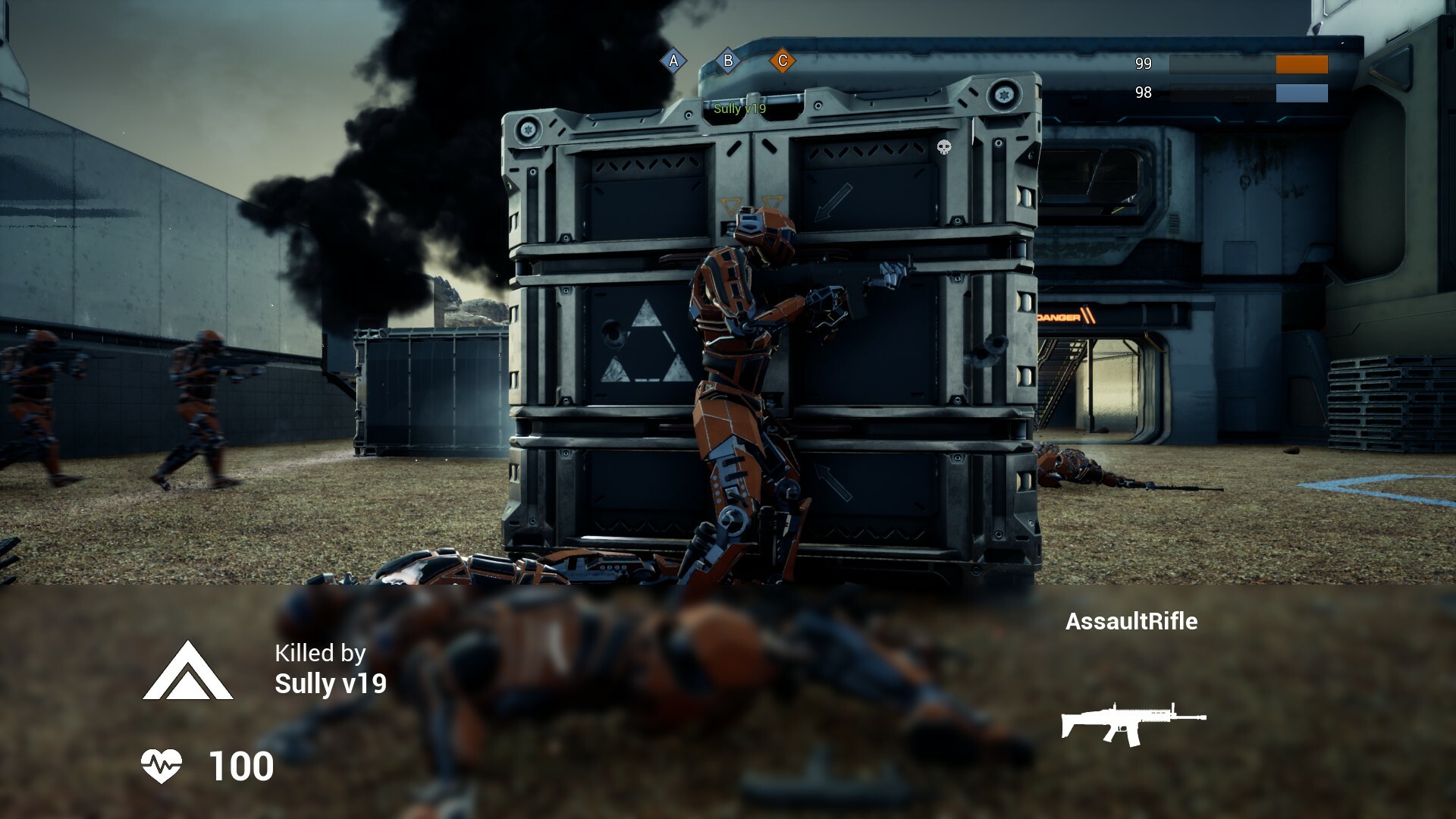Select the score value 98
The width and height of the screenshot is (1456, 819).
click(1144, 93)
